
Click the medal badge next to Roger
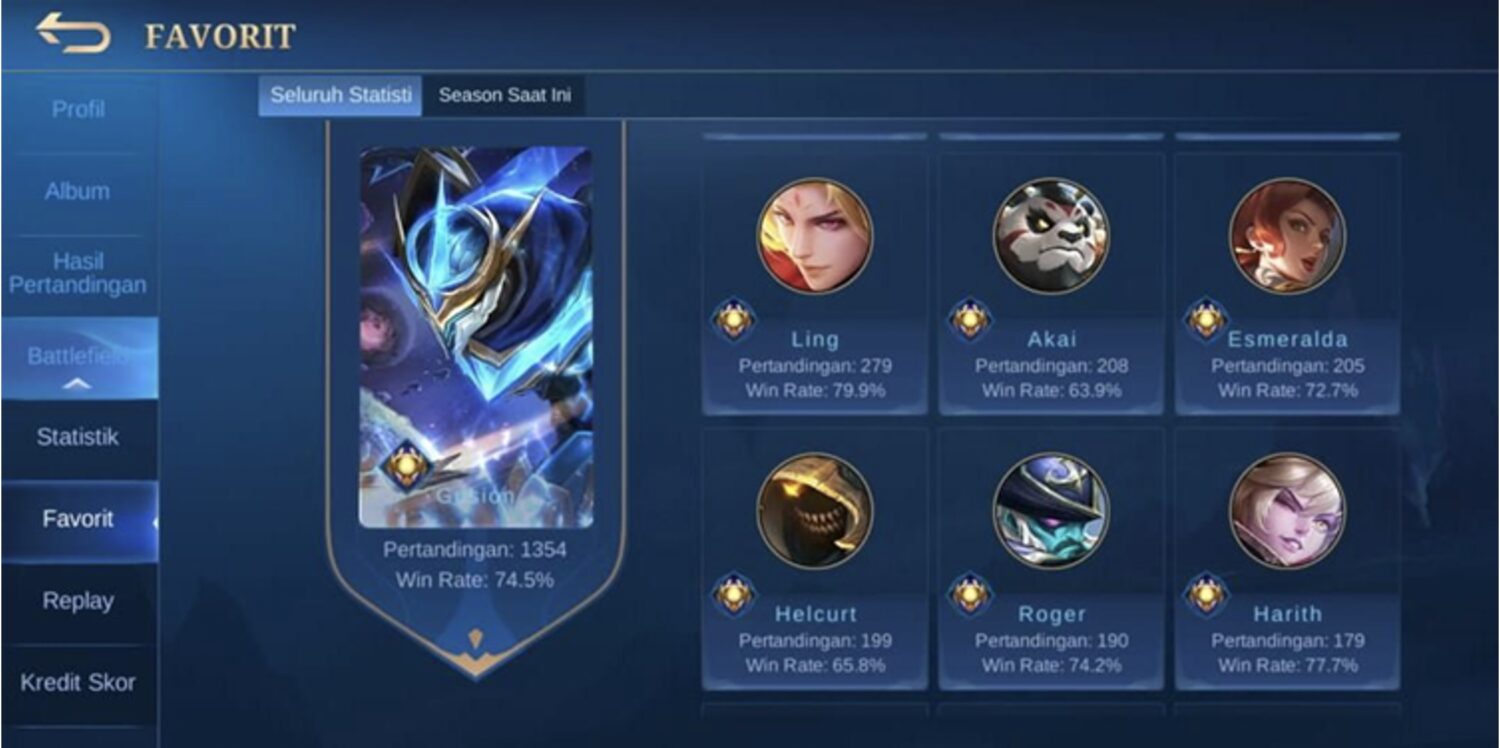click(970, 596)
